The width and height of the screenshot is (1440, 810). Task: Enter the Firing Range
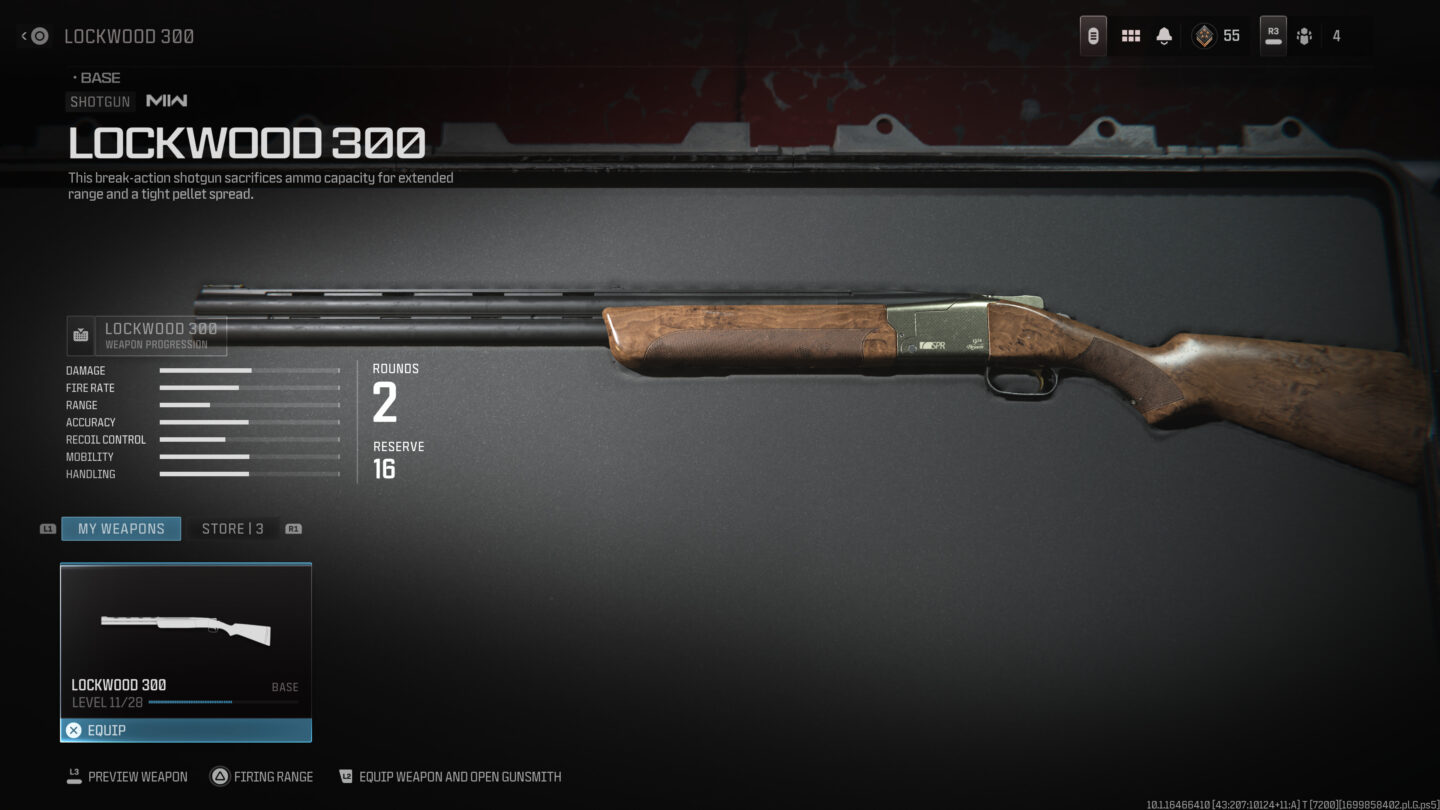261,776
